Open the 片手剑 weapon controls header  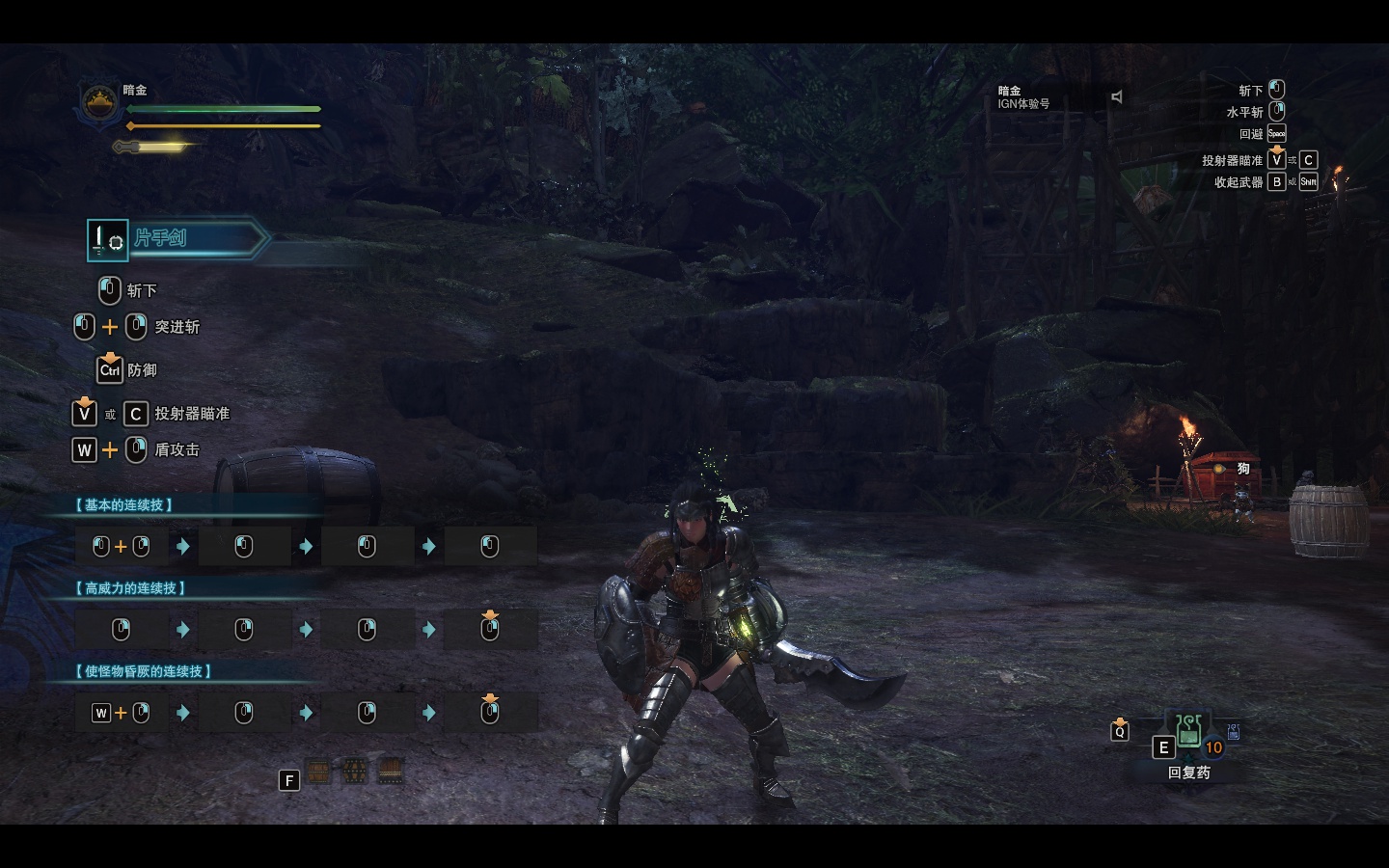pyautogui.click(x=177, y=239)
